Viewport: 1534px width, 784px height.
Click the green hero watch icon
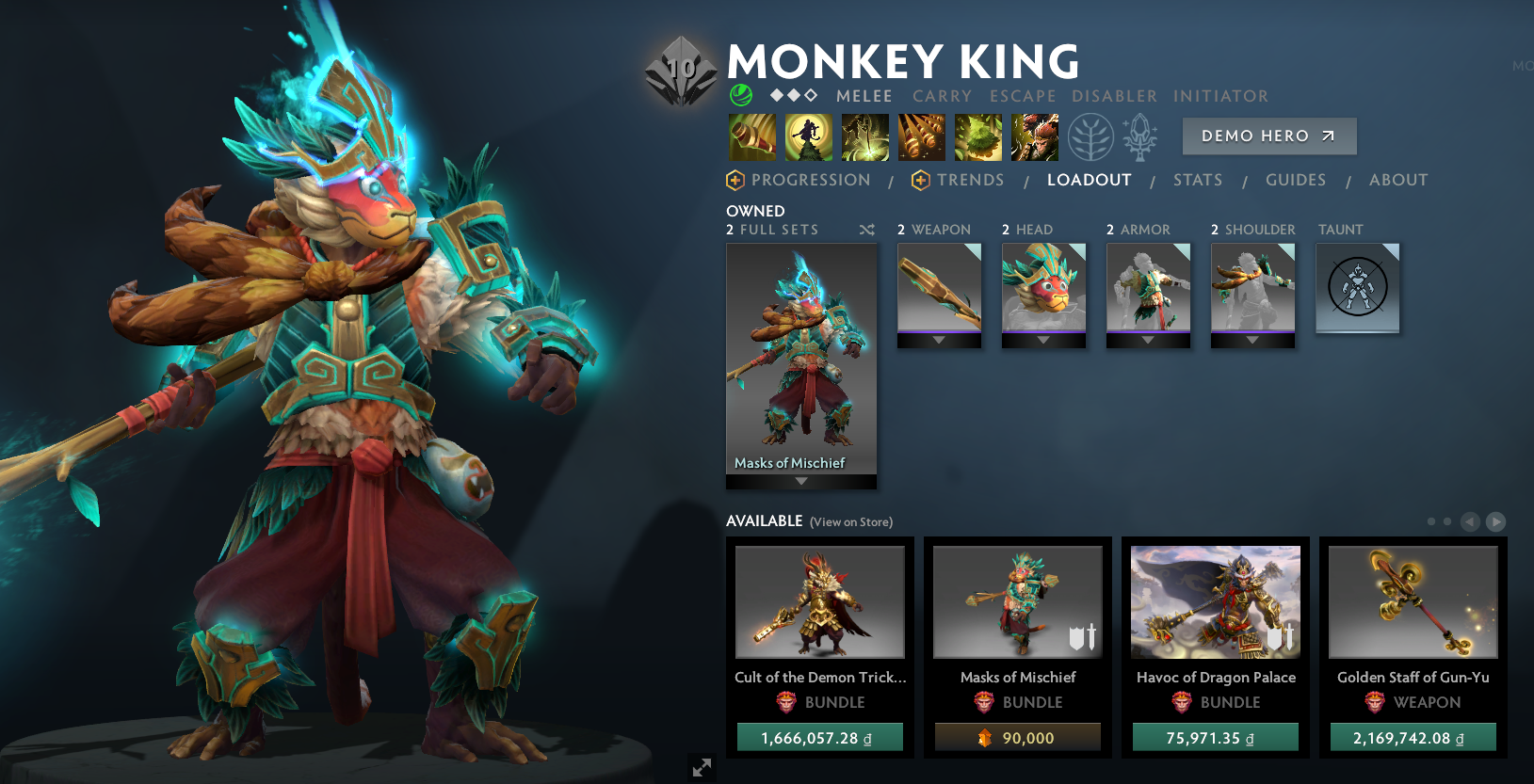tap(740, 95)
